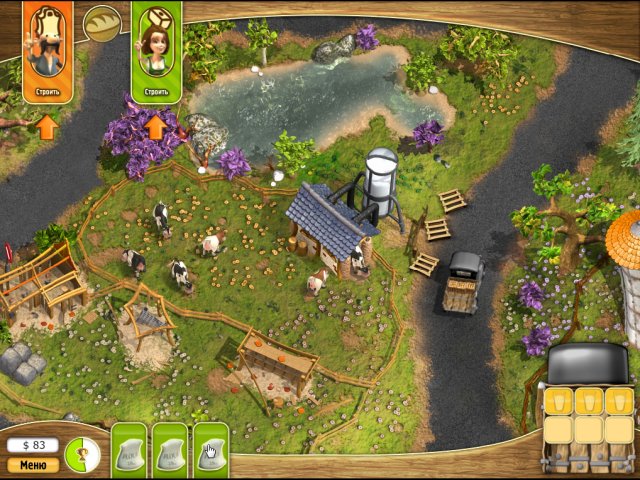The image size is (640, 480).
Task: Choose the brown-haired woman build card
Action: point(156,50)
